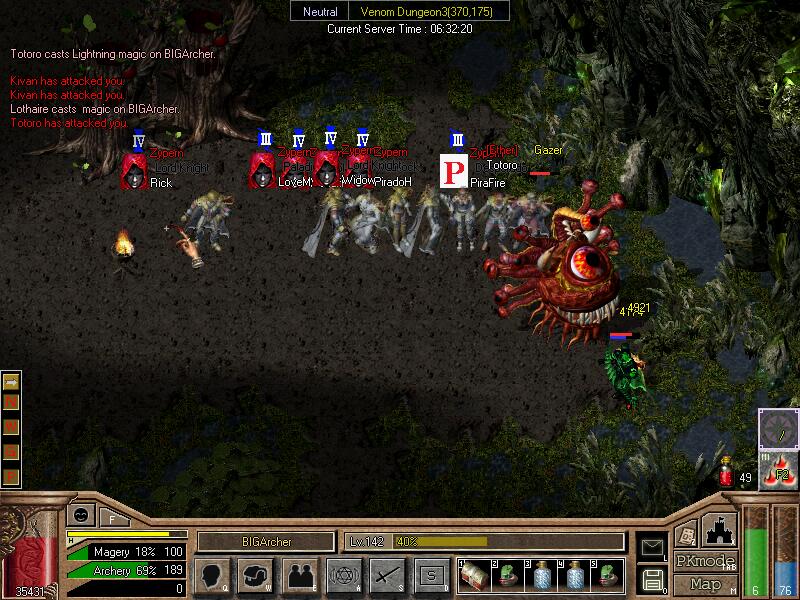Toggle PKmode
The image size is (800, 600).
pyautogui.click(x=705, y=561)
